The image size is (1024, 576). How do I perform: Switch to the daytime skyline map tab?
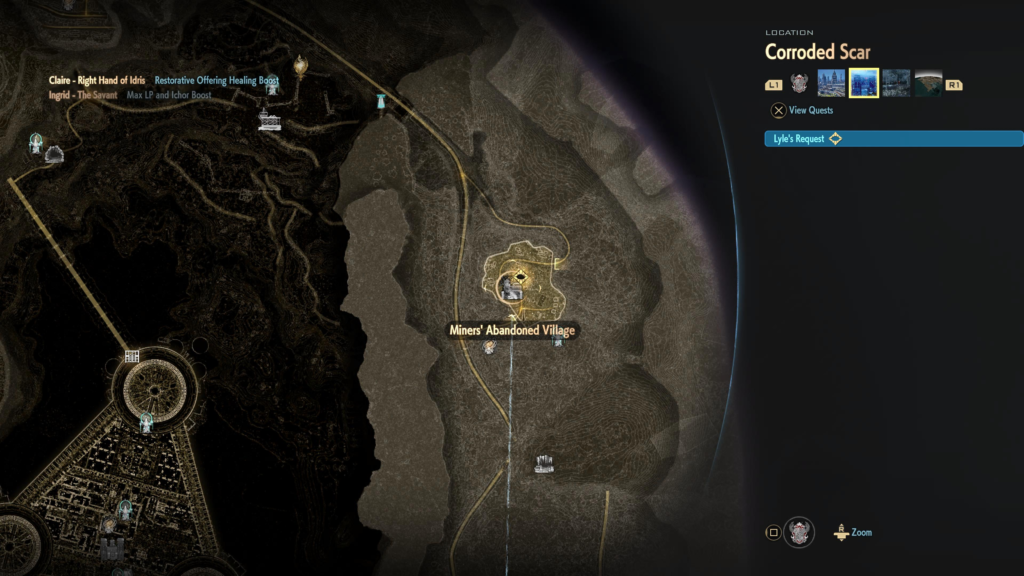click(x=831, y=83)
